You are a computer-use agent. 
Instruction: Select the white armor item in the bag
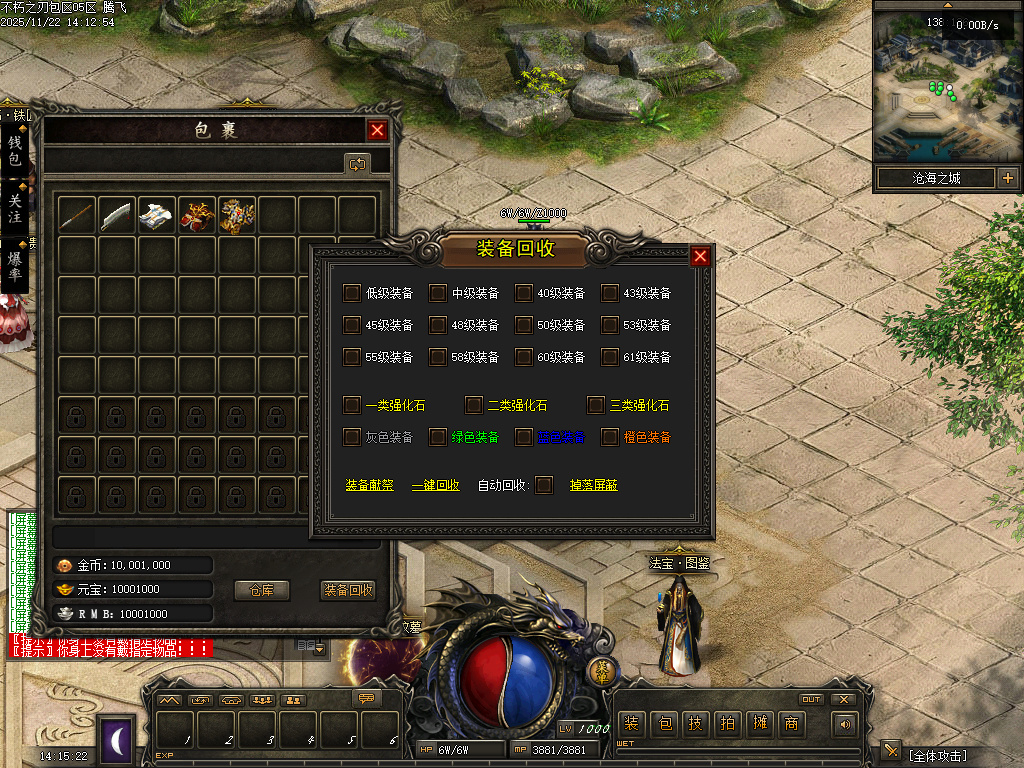(157, 215)
